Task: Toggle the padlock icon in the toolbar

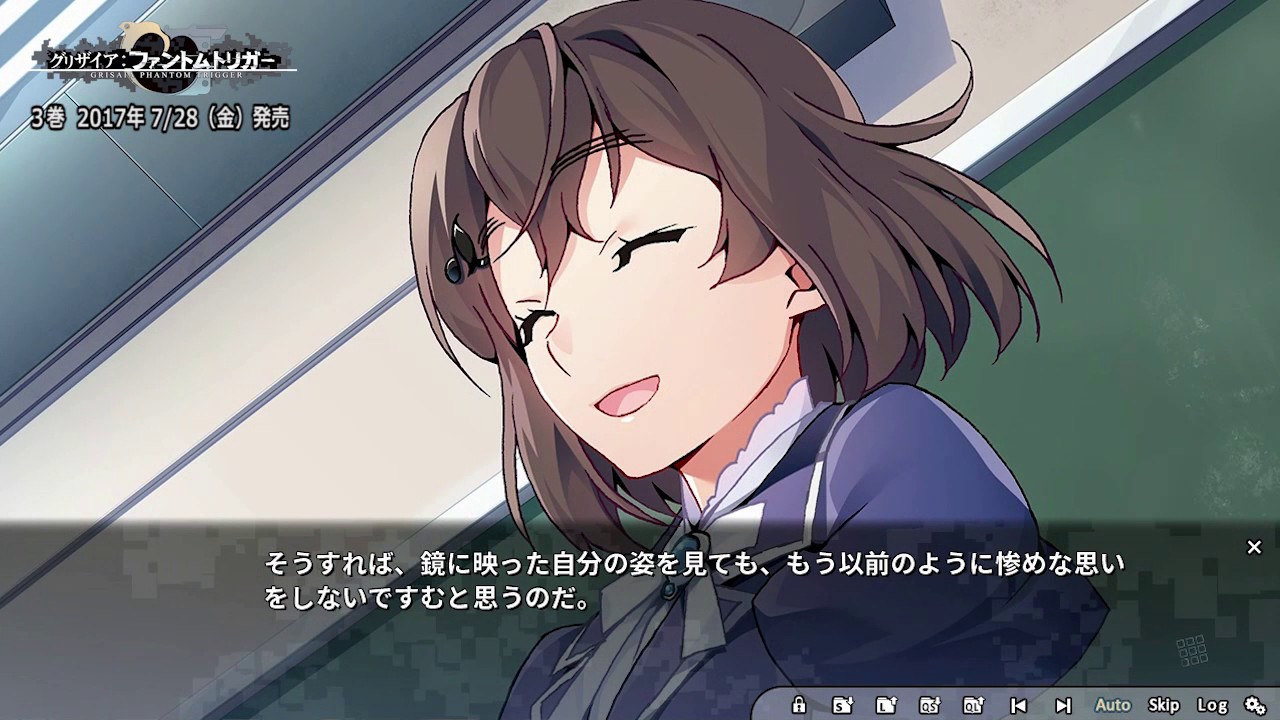Action: coord(798,705)
